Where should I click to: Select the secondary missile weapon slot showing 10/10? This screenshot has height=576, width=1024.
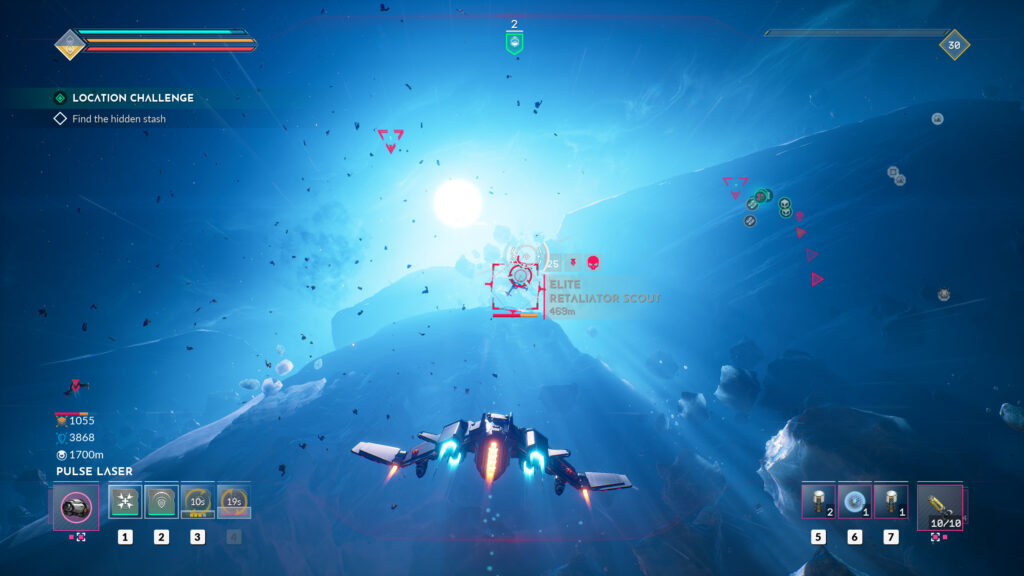[939, 505]
